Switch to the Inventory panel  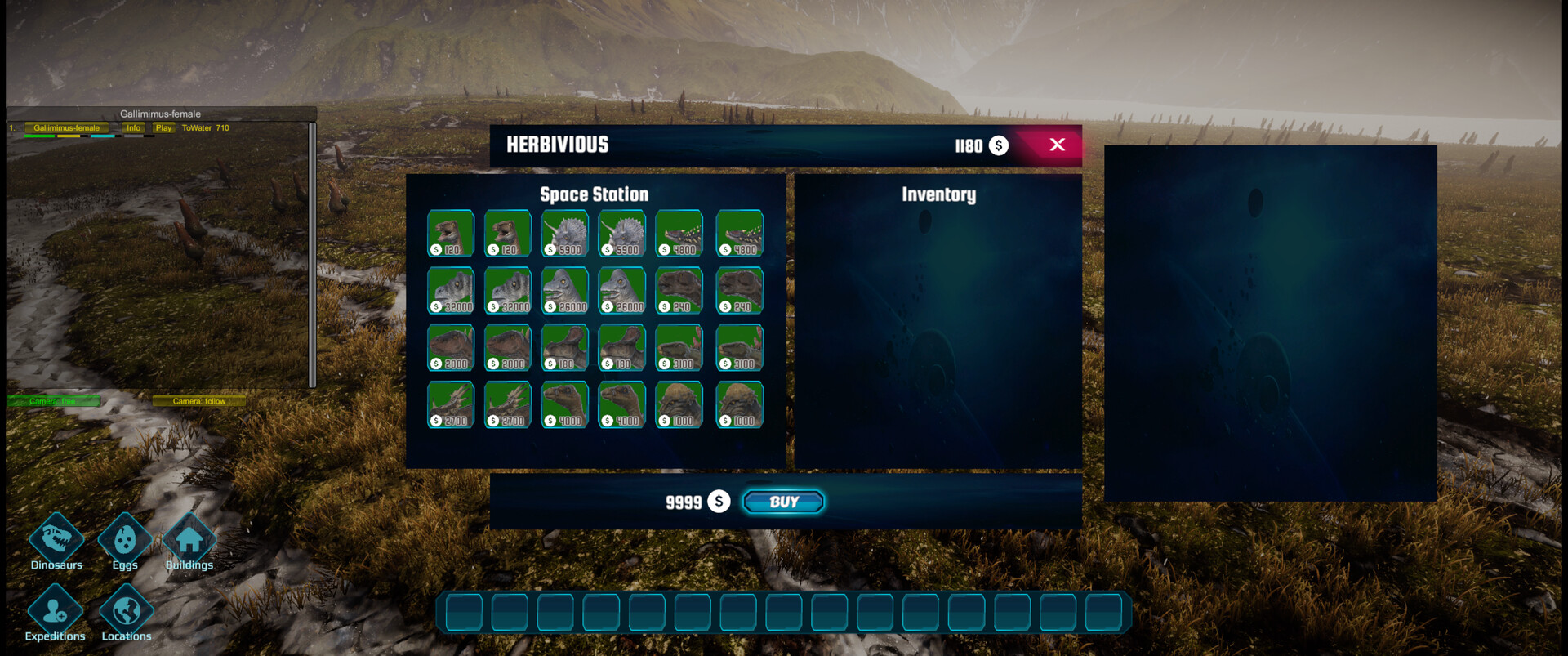tap(938, 194)
